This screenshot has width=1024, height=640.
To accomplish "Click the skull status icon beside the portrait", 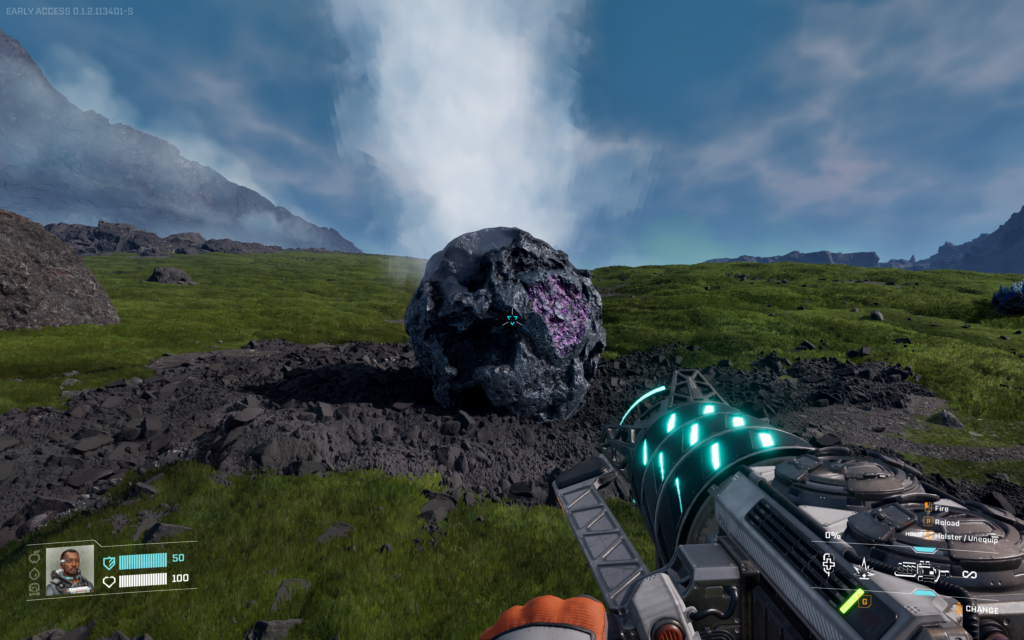I will (35, 588).
